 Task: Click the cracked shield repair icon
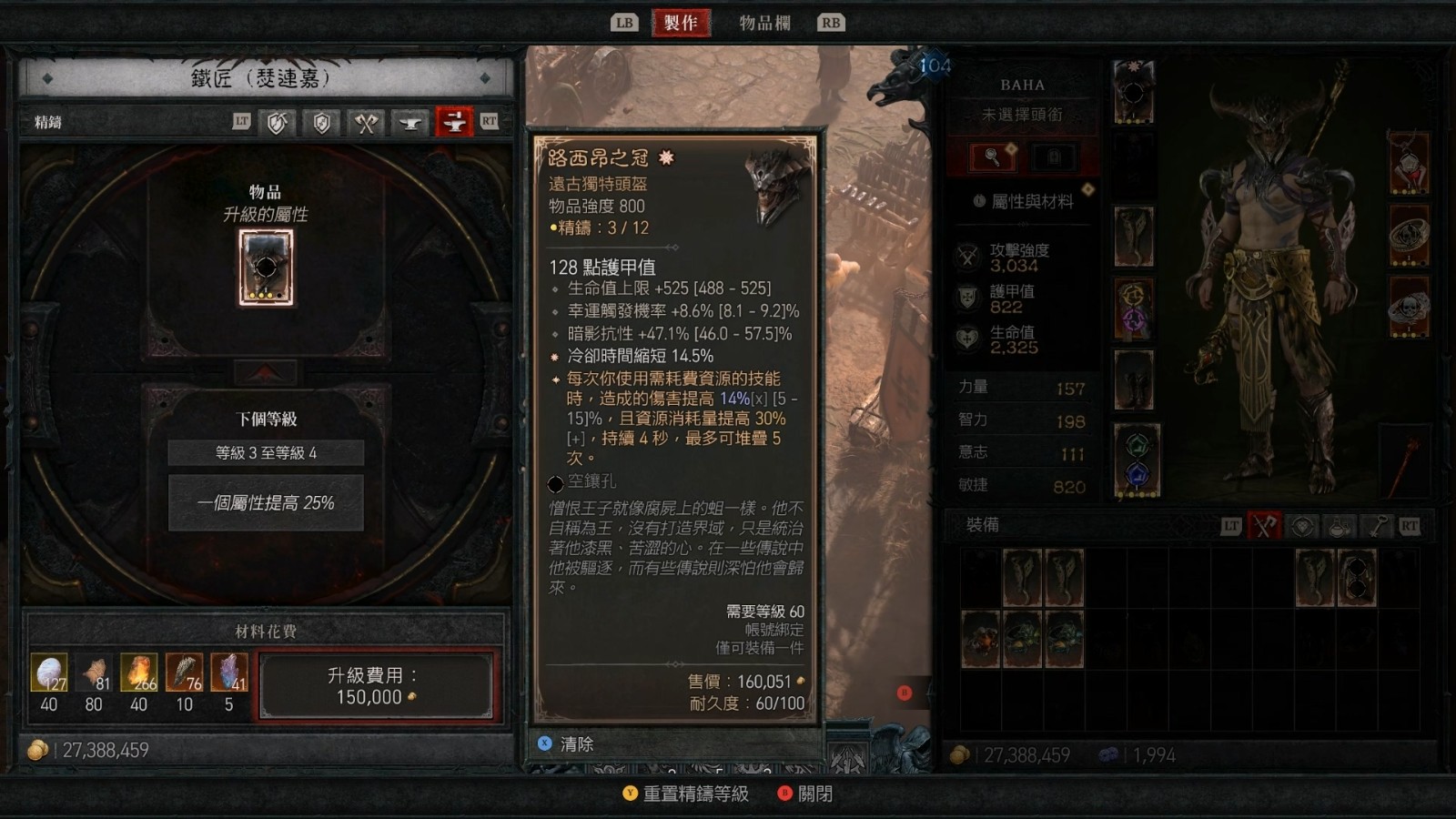276,123
